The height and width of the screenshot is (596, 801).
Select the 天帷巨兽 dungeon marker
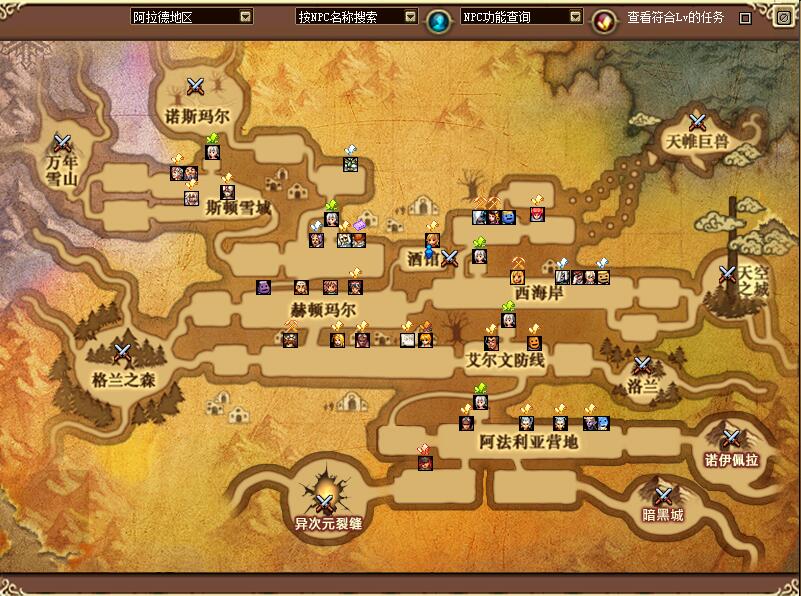(x=697, y=123)
